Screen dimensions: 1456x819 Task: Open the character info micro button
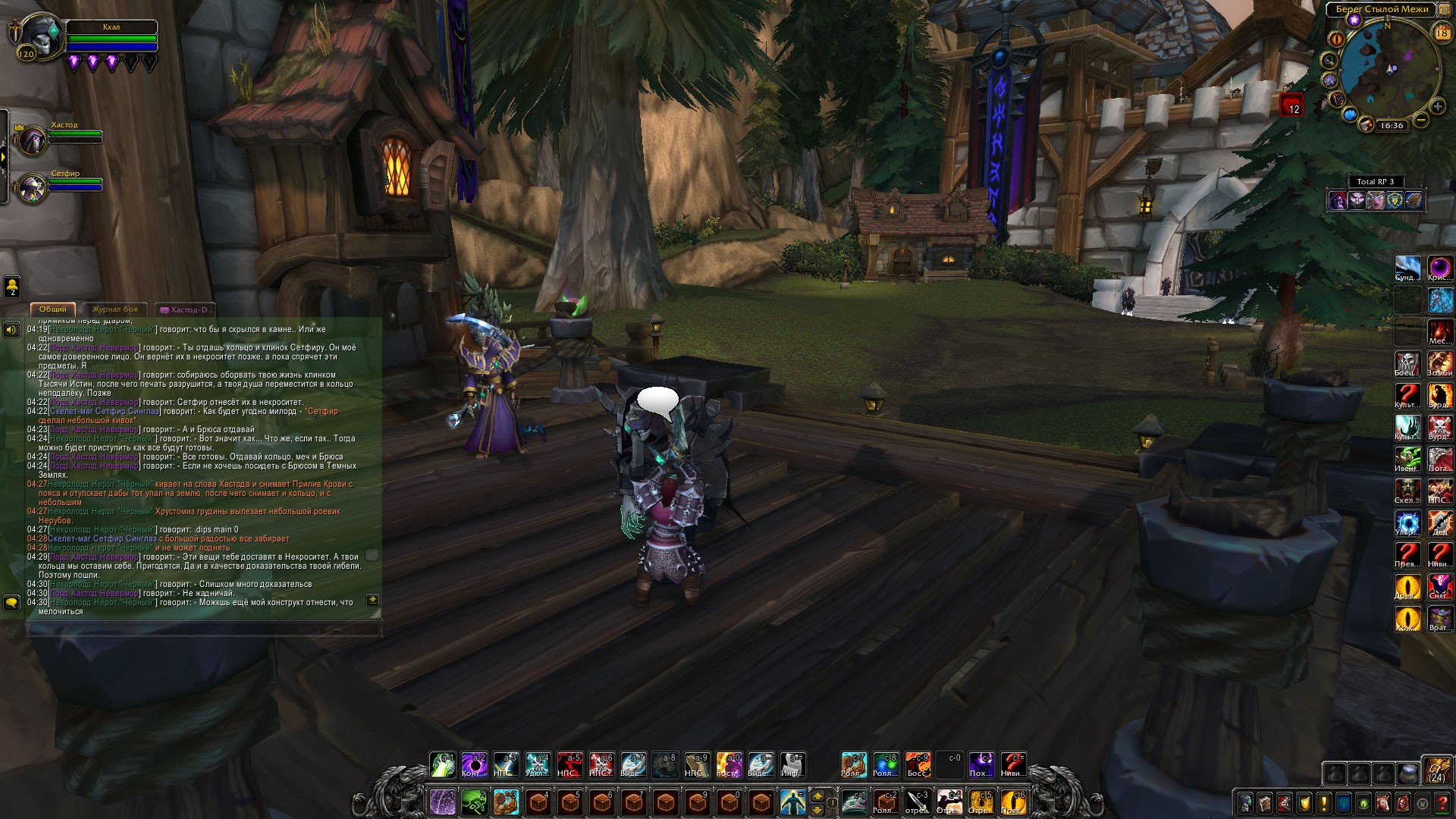click(x=1245, y=803)
